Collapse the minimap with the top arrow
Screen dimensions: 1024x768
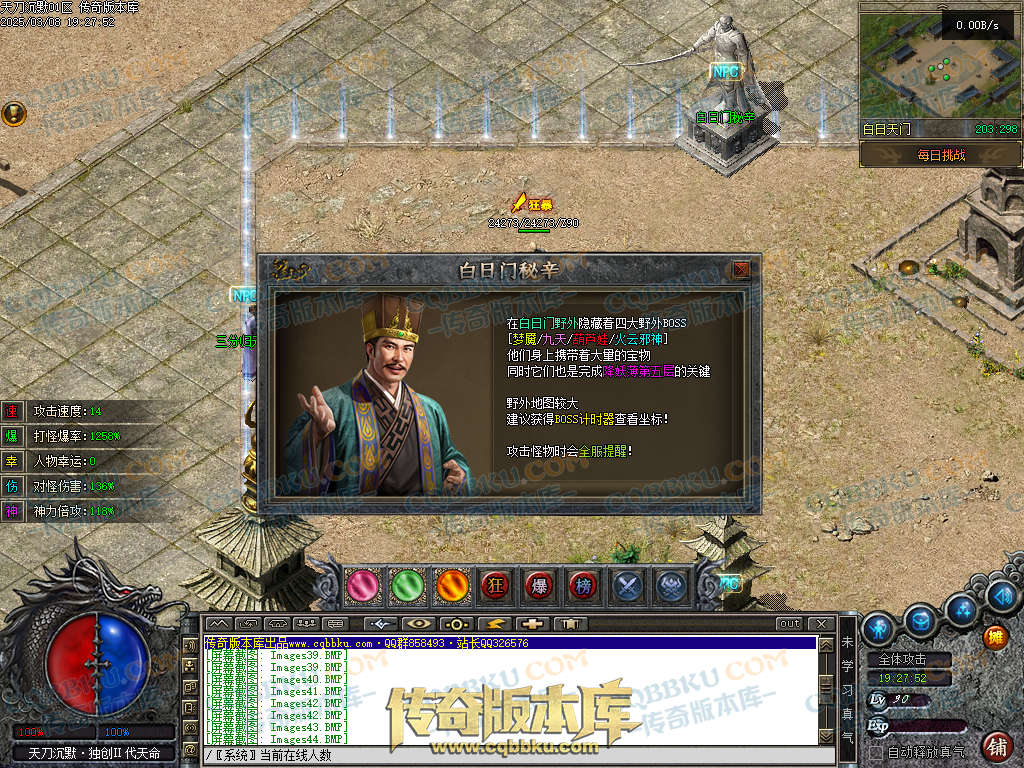tap(941, 7)
